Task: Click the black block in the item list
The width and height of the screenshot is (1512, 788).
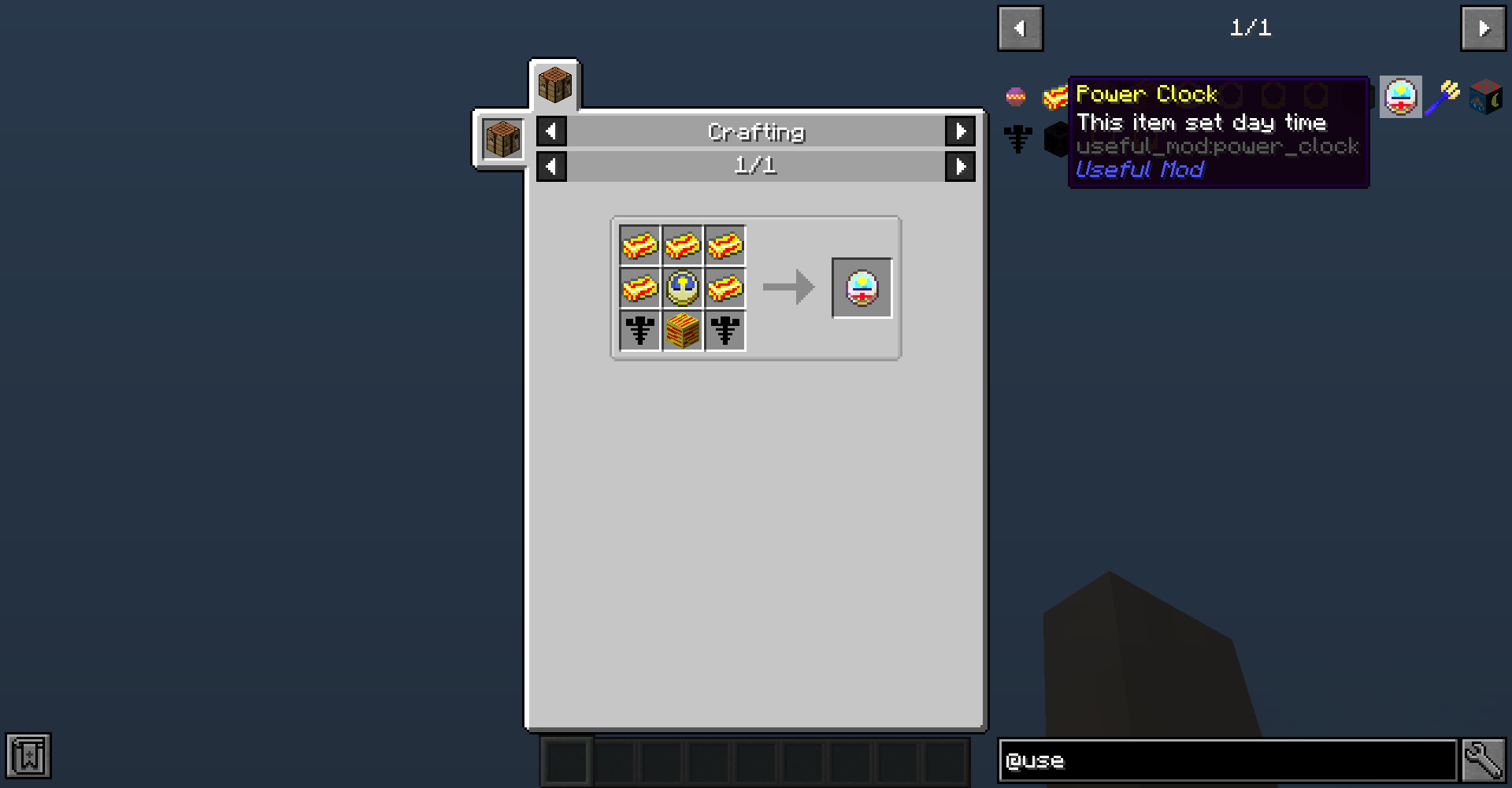Action: coord(1055,139)
